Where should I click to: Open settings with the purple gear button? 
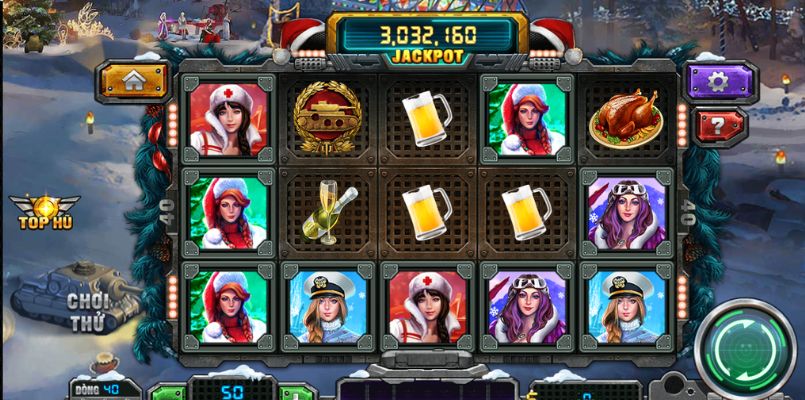point(719,81)
